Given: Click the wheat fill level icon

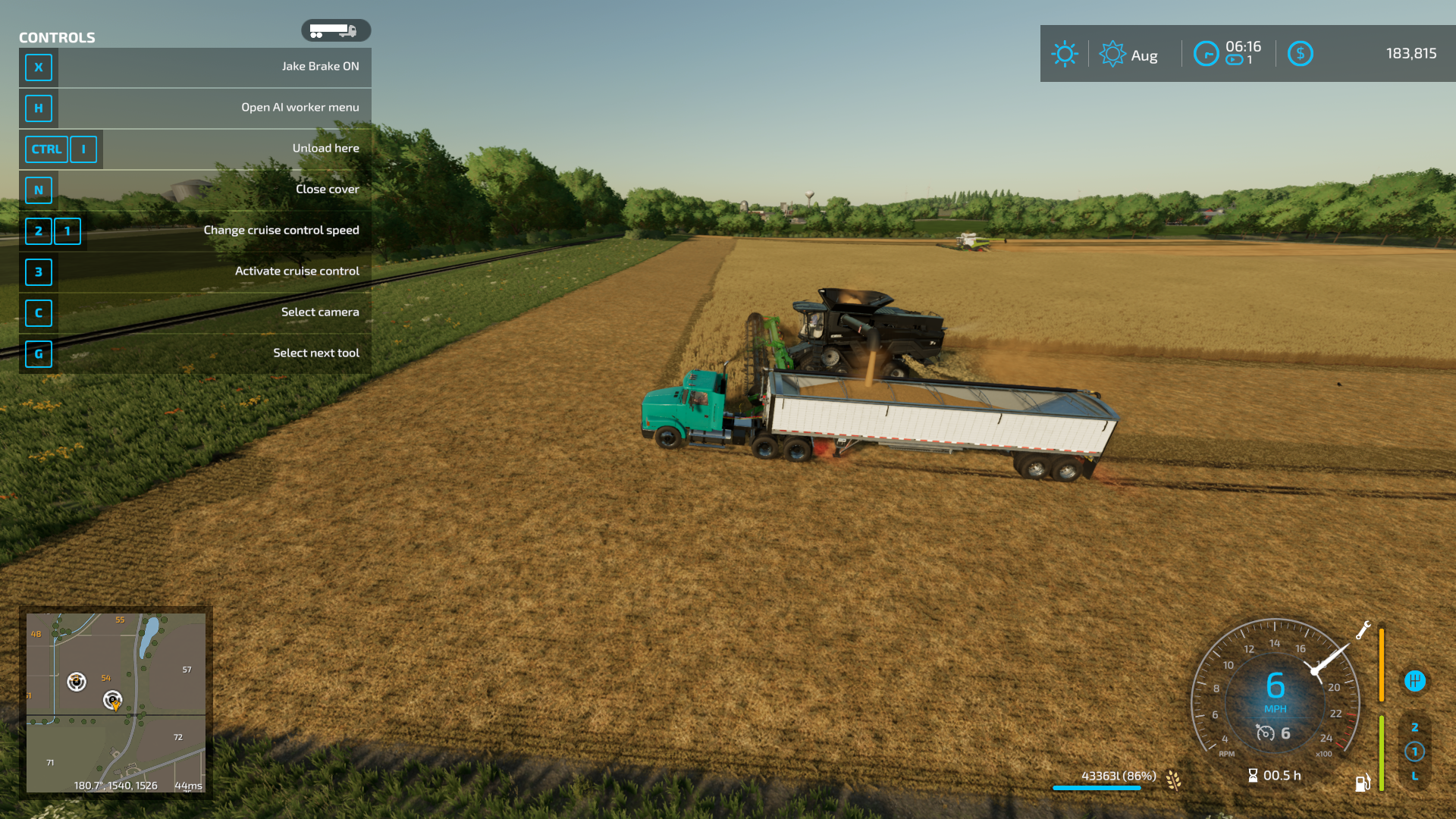Looking at the screenshot, I should tap(1173, 780).
